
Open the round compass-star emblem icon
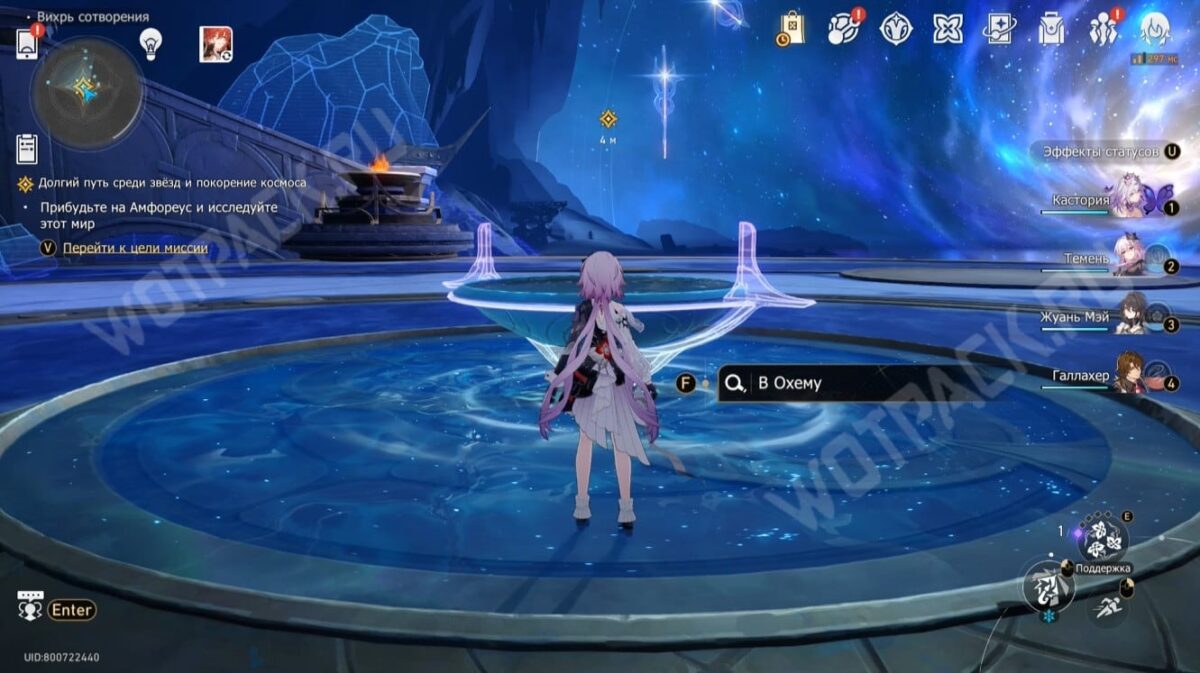[x=895, y=29]
